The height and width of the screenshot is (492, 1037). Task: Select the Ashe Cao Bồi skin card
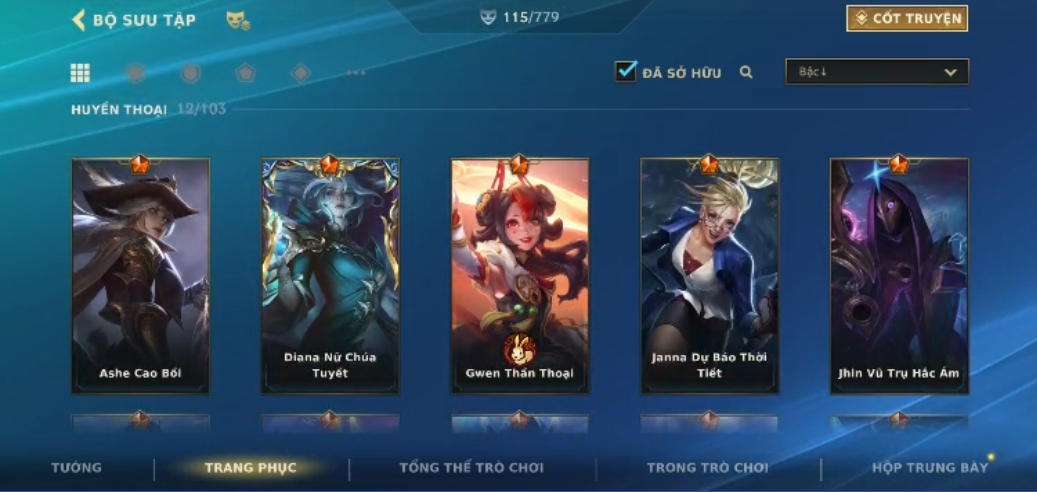point(141,275)
